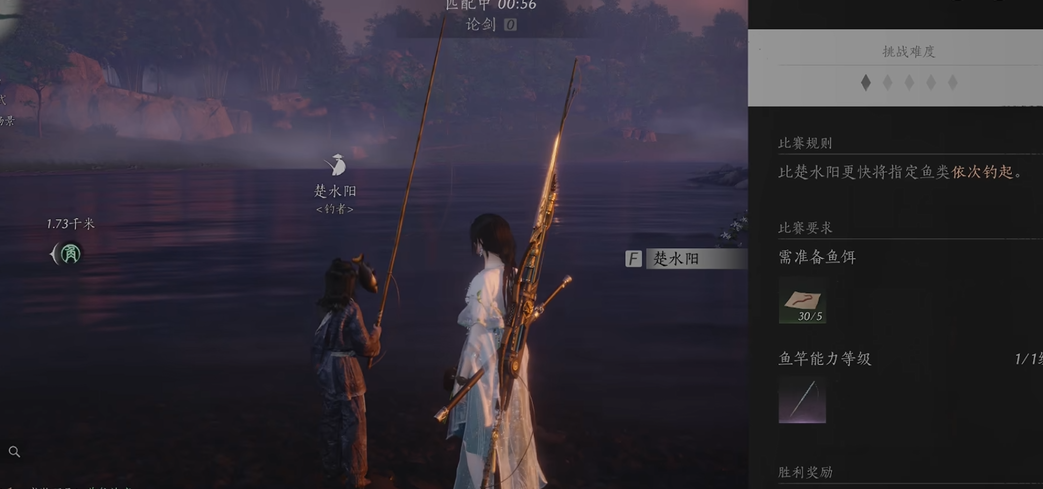Click the 楚水阳 angler nameplate icon

[x=336, y=166]
